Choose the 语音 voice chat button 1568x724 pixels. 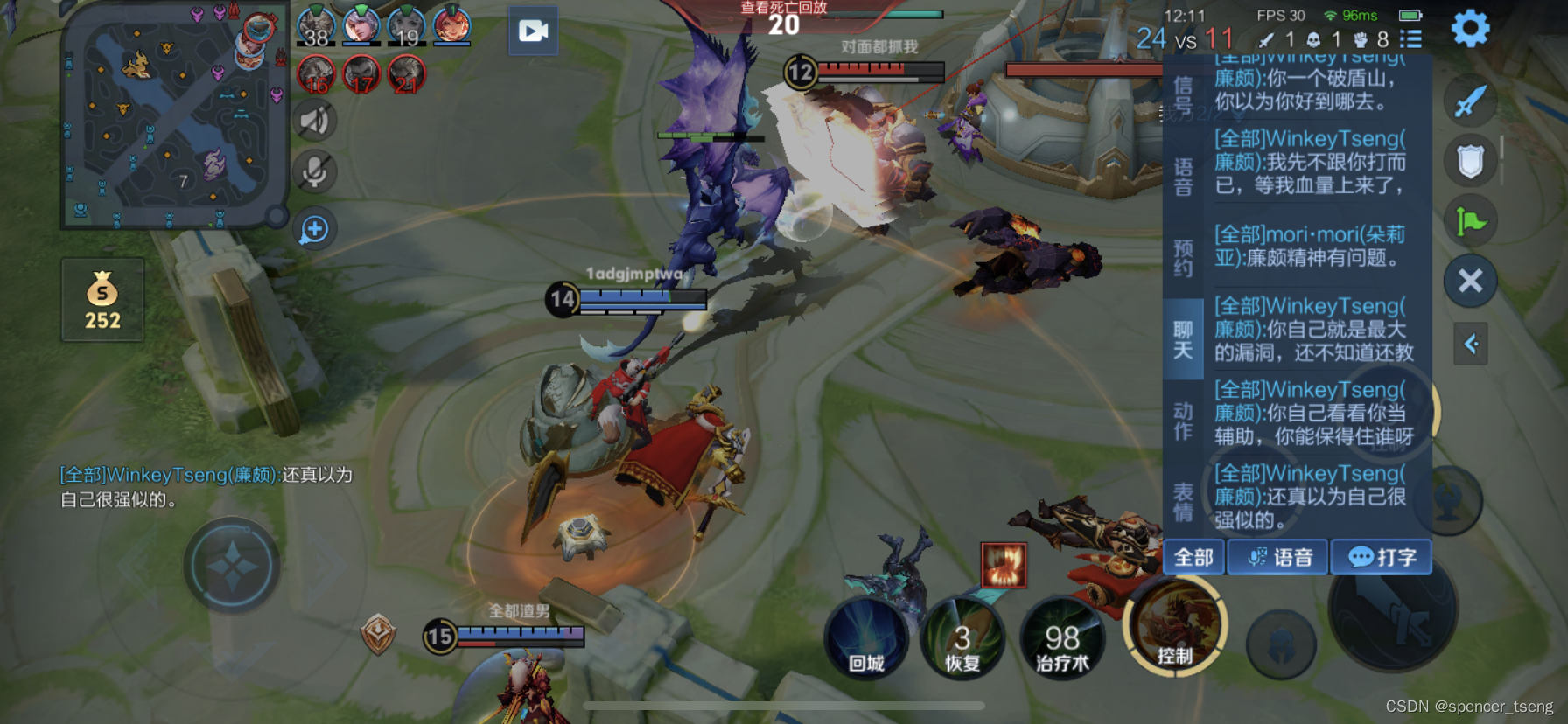pos(1279,558)
